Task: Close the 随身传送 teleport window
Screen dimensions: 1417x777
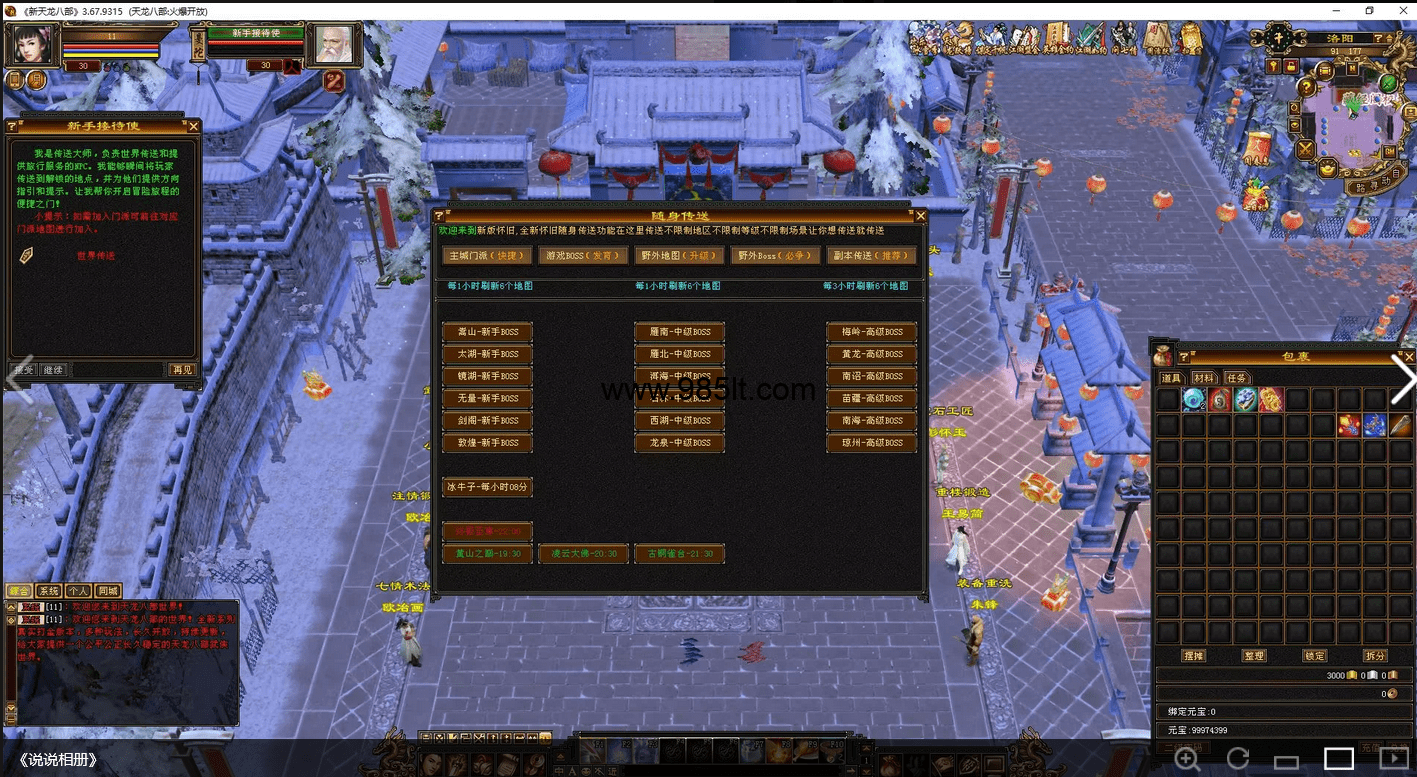Action: 921,216
